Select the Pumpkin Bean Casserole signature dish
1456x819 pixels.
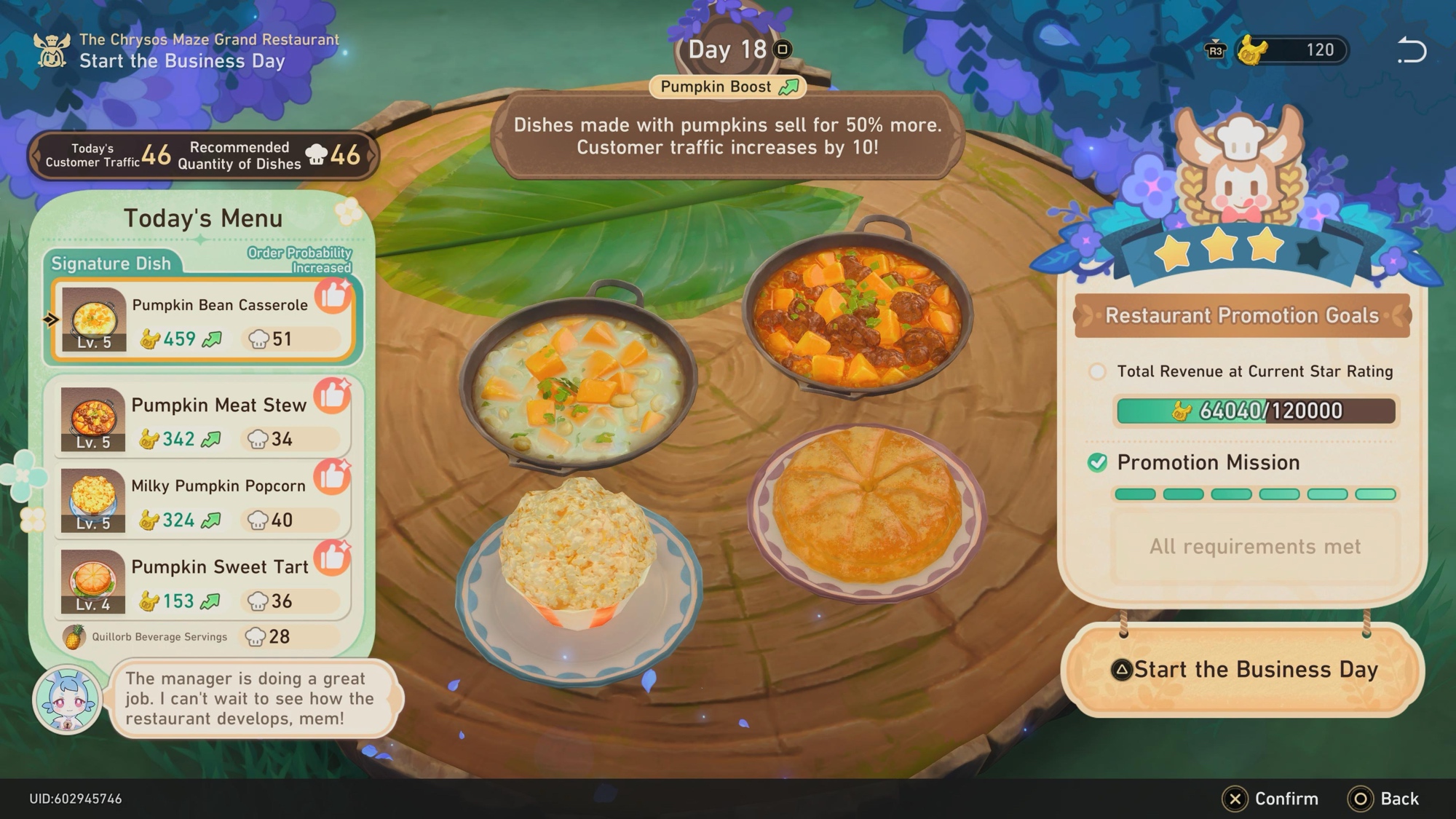tap(202, 320)
